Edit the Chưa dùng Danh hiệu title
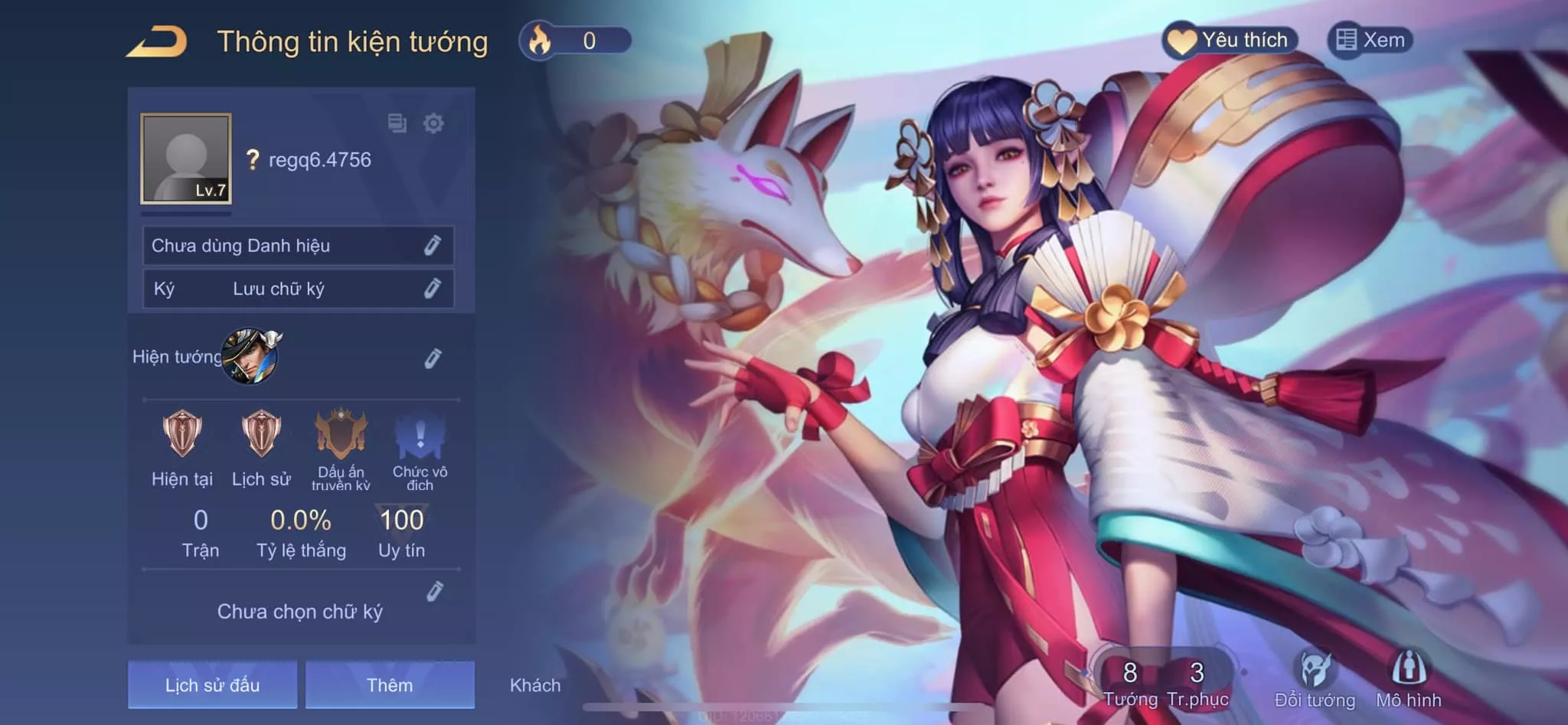The height and width of the screenshot is (725, 1568). 433,246
